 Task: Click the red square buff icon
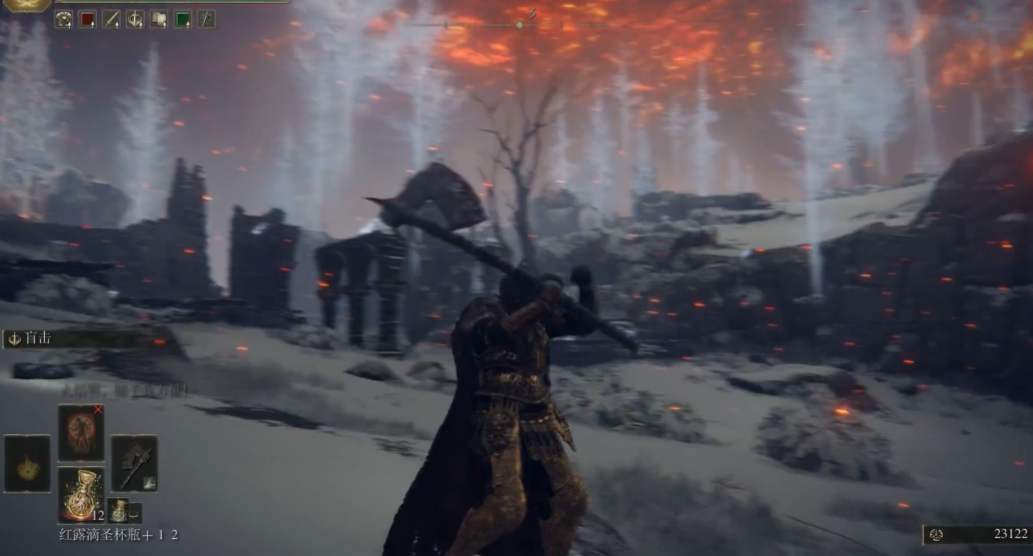click(87, 19)
